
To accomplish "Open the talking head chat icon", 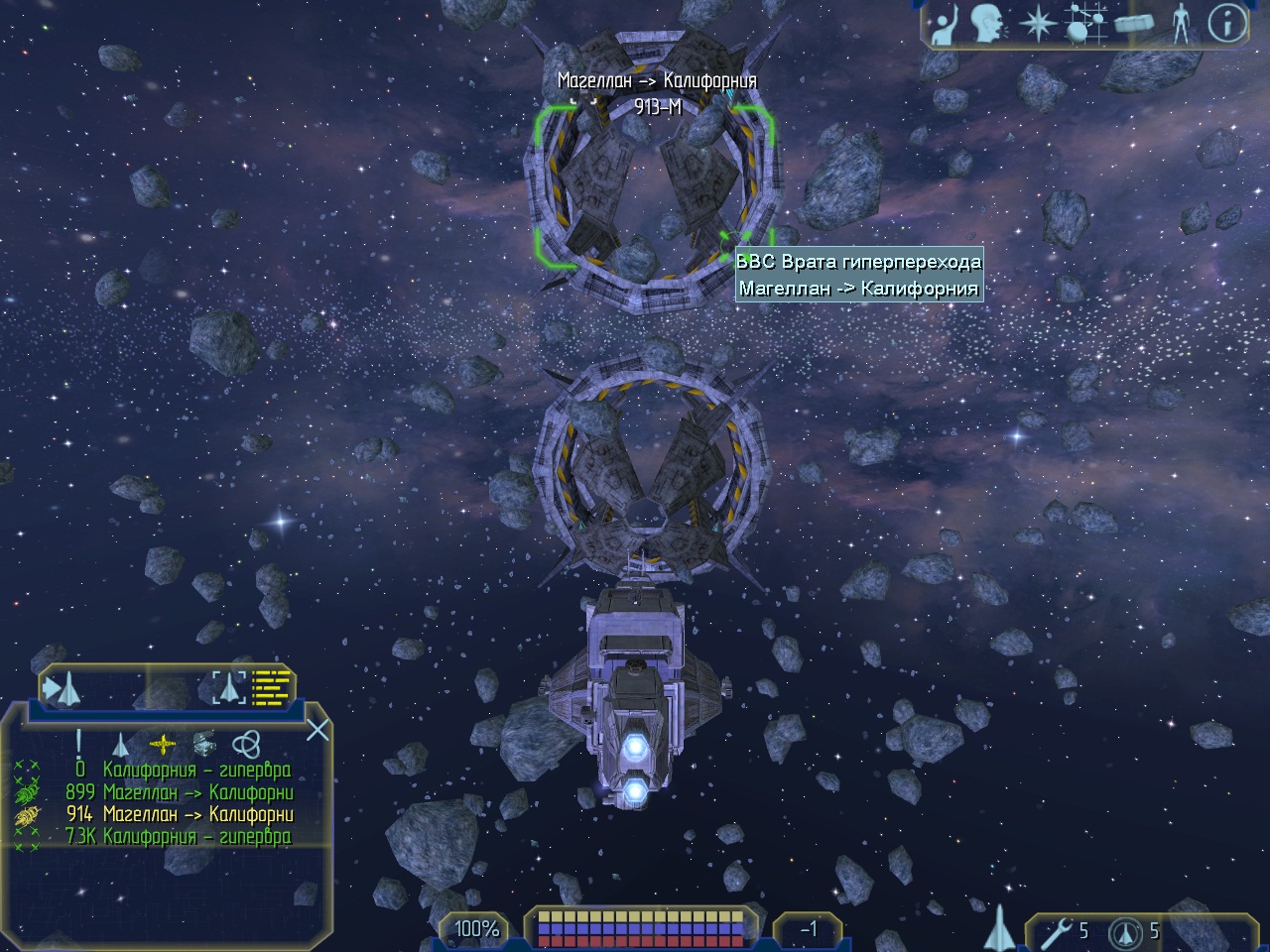I will 988,25.
